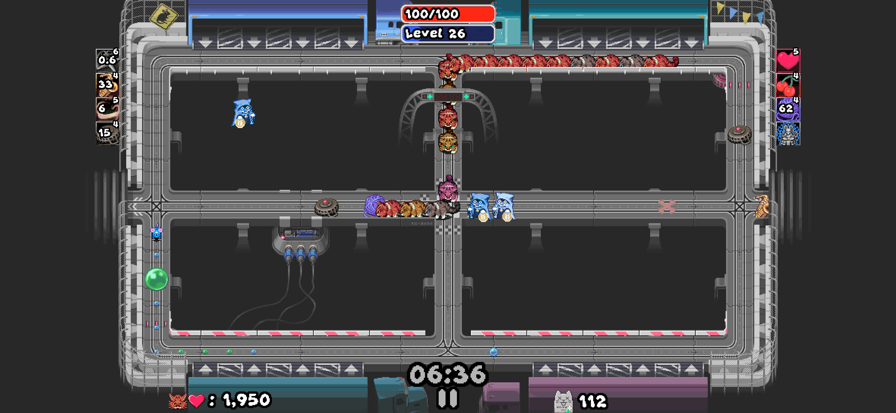The width and height of the screenshot is (896, 413).
Task: Activate the dark trap icon showing 15
Action: tap(107, 132)
